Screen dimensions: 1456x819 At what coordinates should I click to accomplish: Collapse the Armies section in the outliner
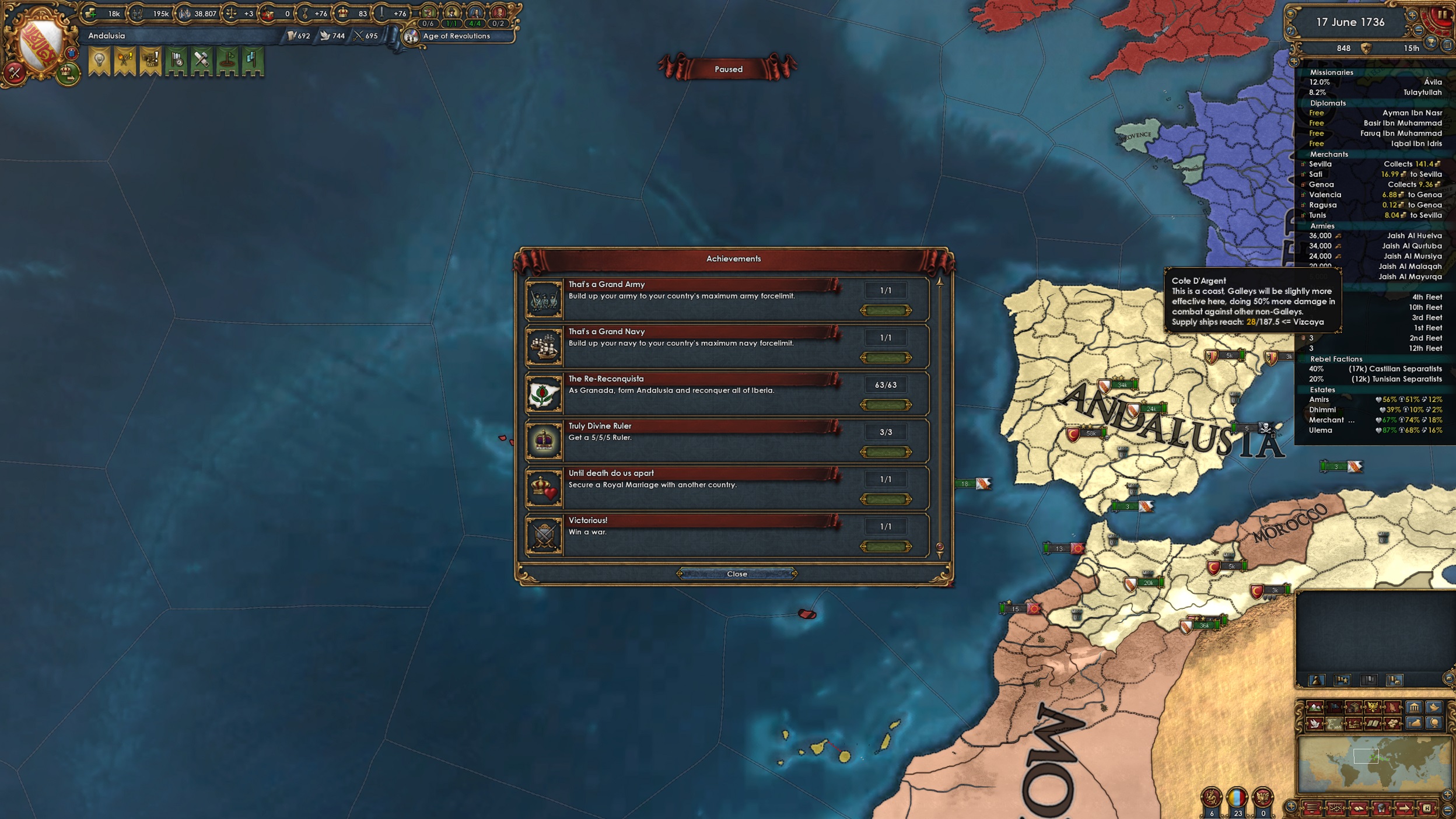pos(1323,226)
